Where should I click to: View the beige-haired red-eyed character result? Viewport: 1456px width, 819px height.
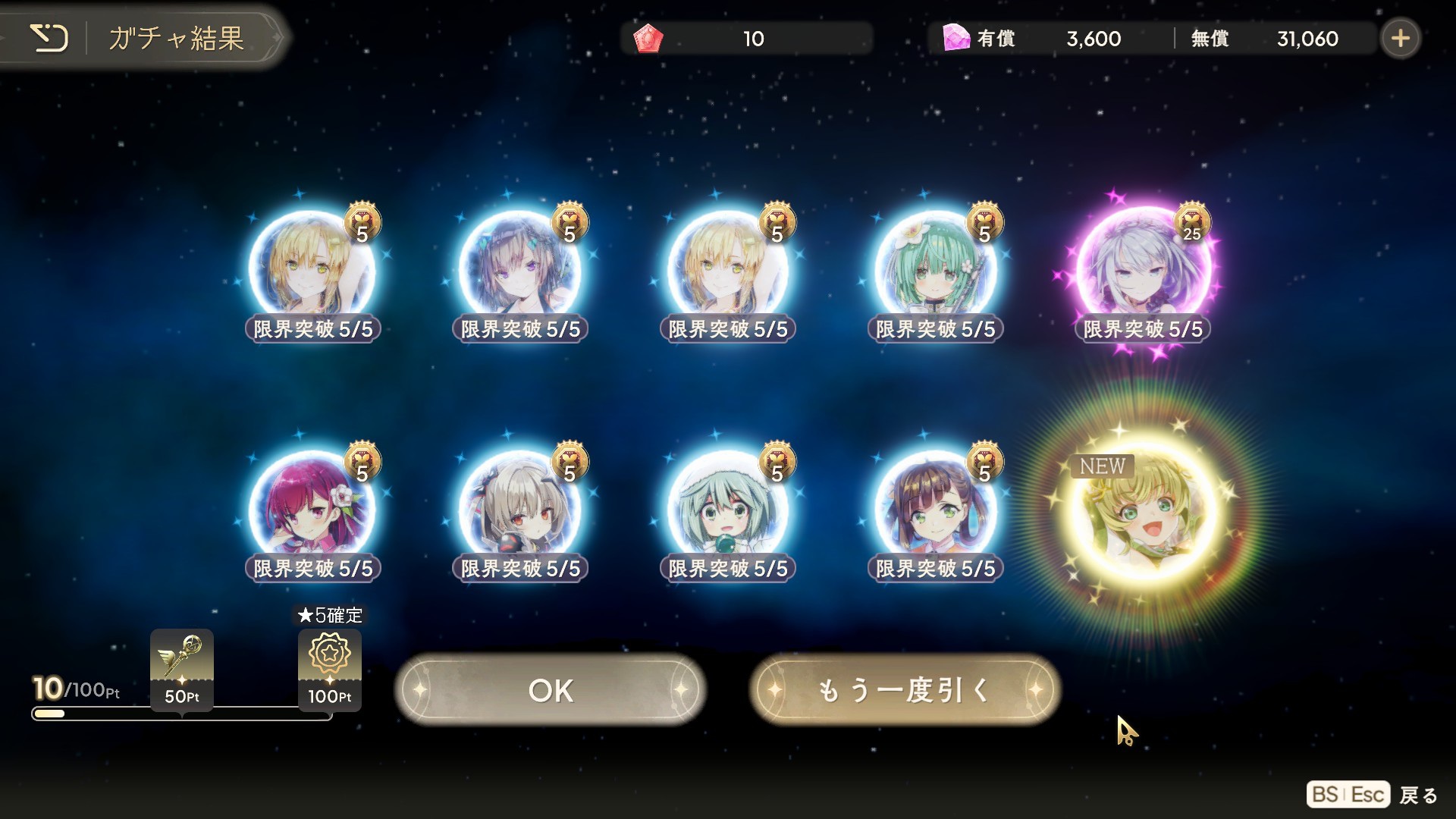(x=520, y=510)
